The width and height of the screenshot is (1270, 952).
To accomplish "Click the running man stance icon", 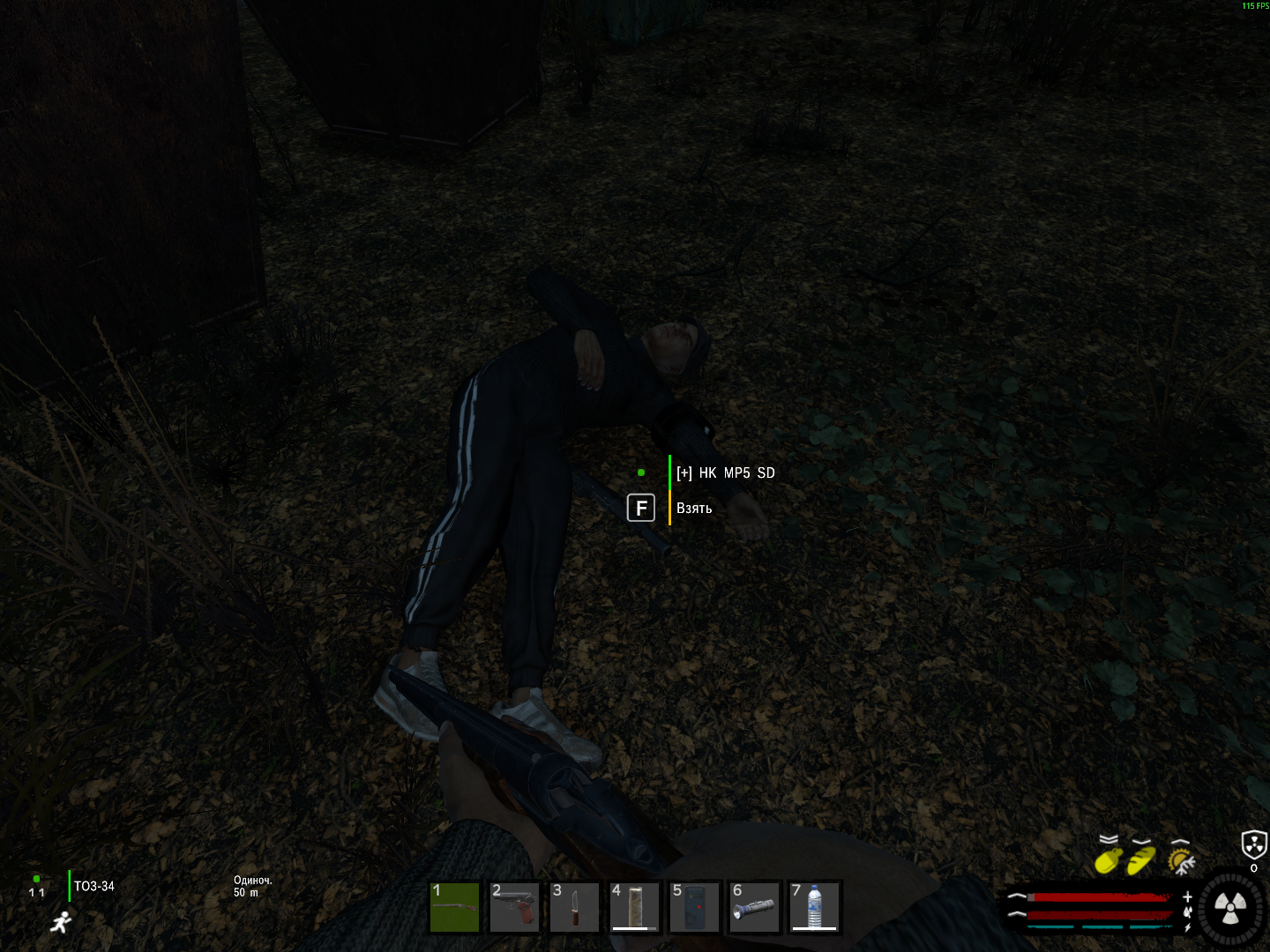I will pyautogui.click(x=60, y=923).
